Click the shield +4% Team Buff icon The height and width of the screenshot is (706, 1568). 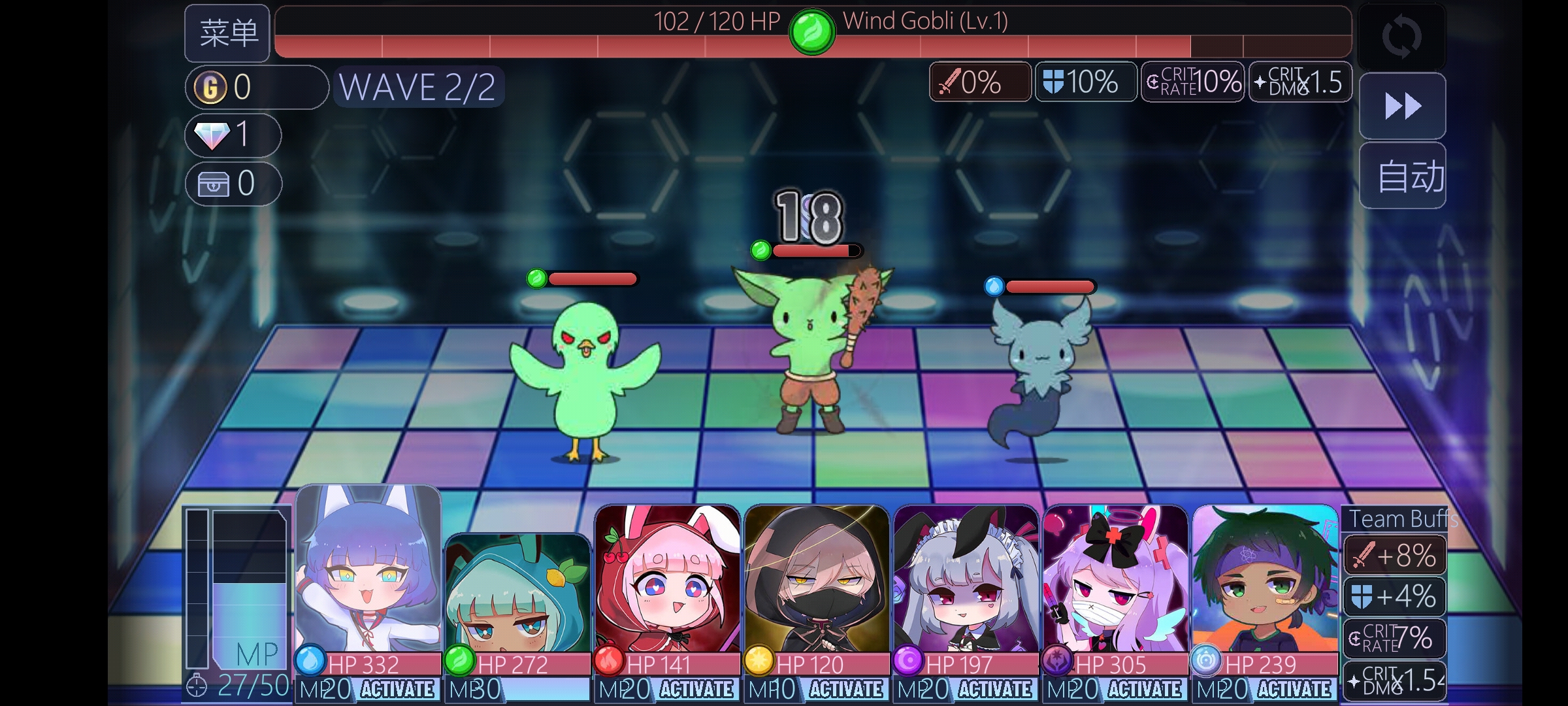(1394, 597)
